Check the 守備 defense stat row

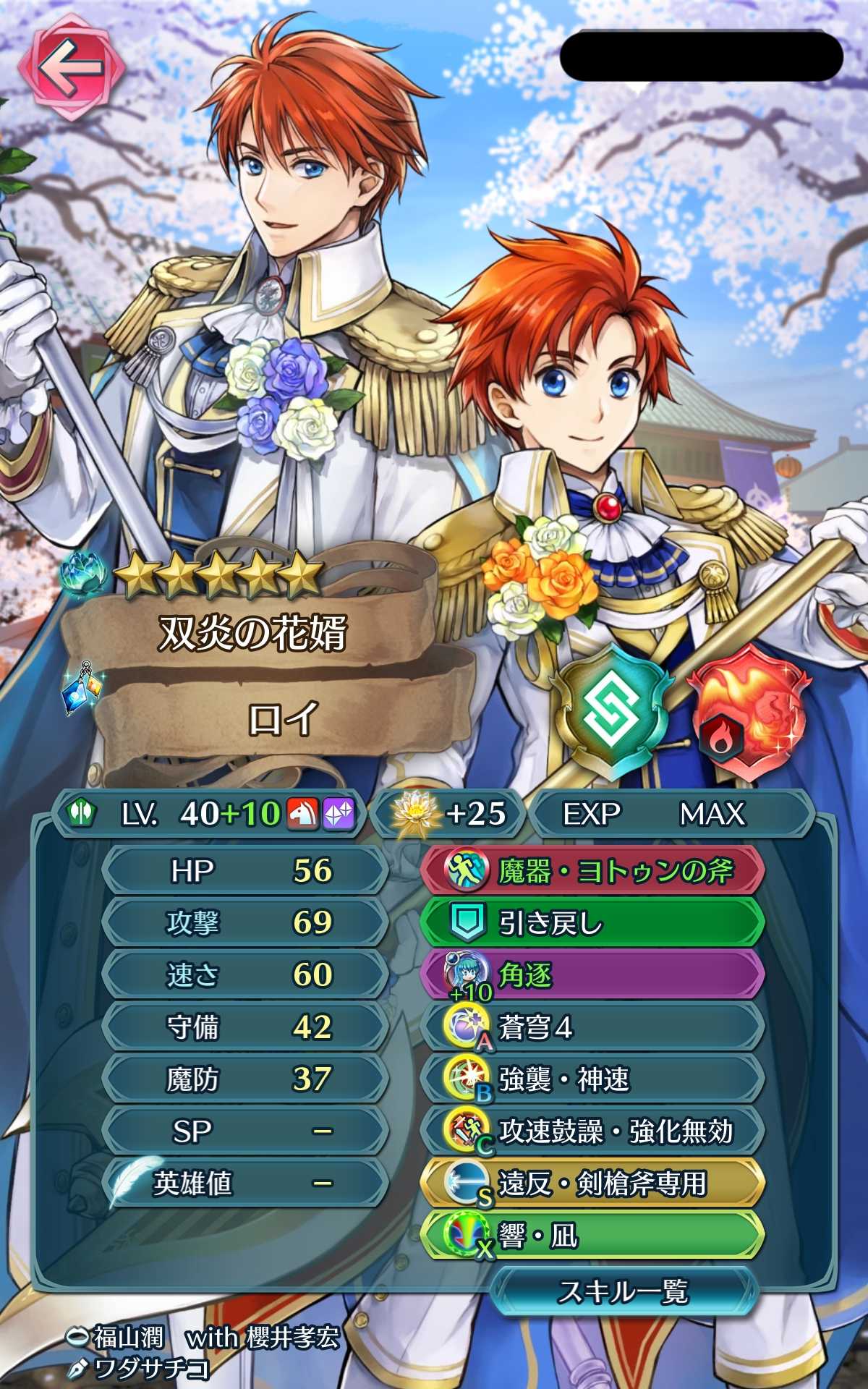pos(246,1027)
